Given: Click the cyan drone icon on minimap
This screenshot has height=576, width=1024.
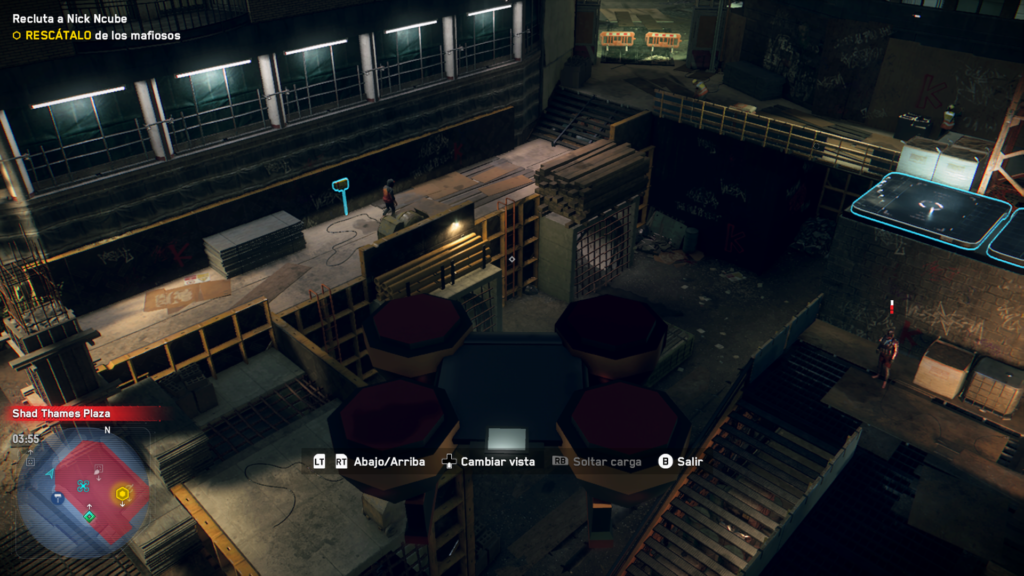Looking at the screenshot, I should [x=83, y=486].
